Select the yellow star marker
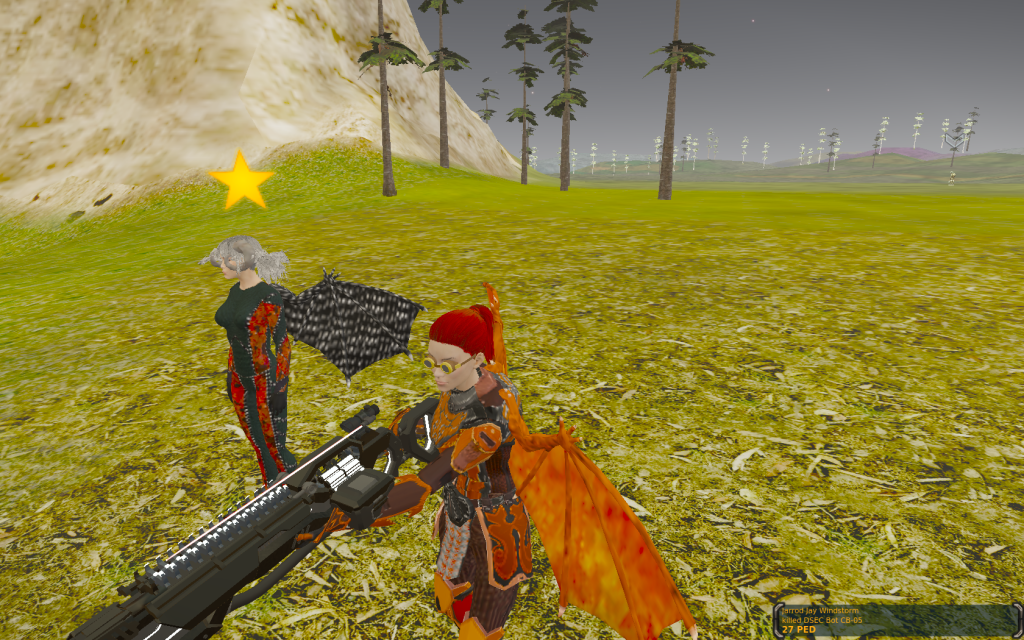The height and width of the screenshot is (640, 1024). pos(241,181)
